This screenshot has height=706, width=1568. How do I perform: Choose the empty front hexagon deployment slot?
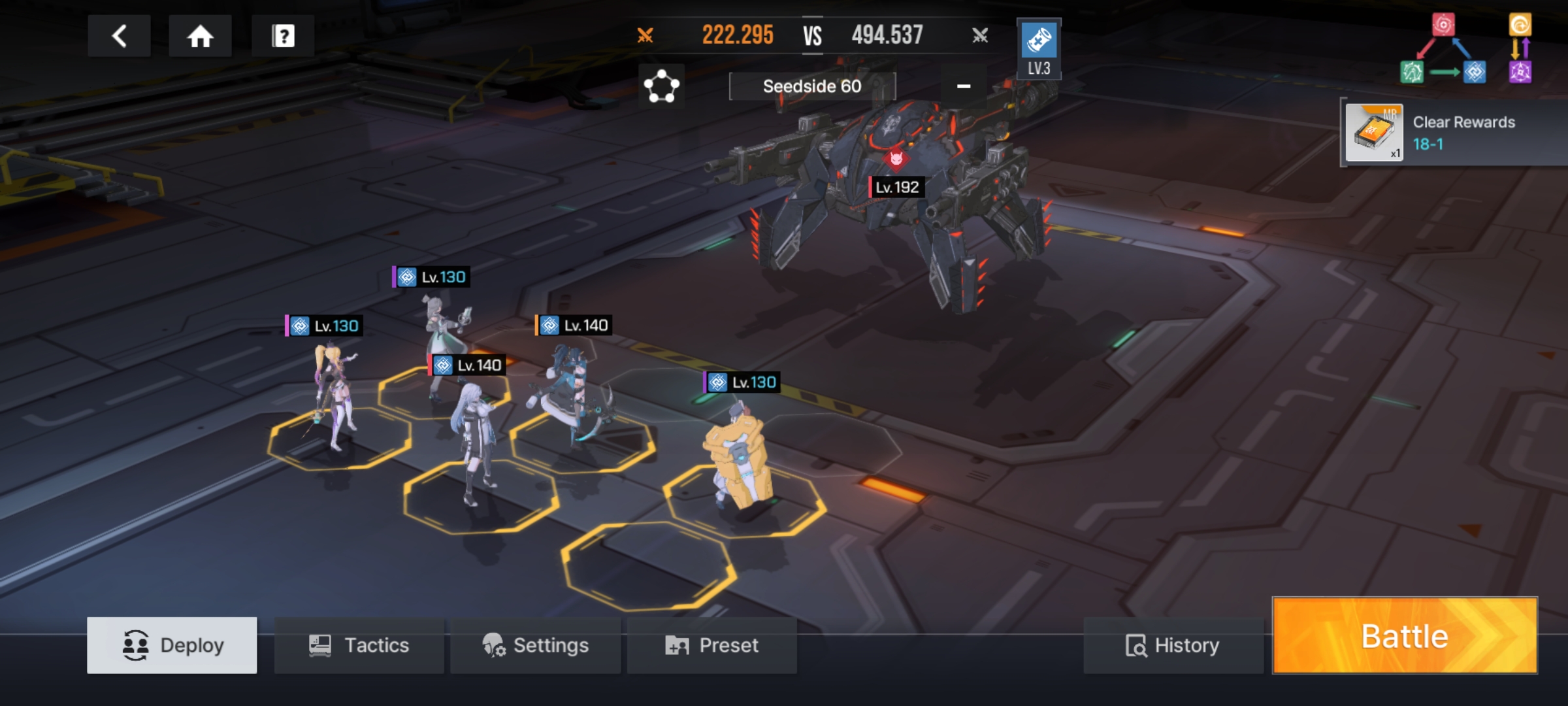click(x=648, y=565)
